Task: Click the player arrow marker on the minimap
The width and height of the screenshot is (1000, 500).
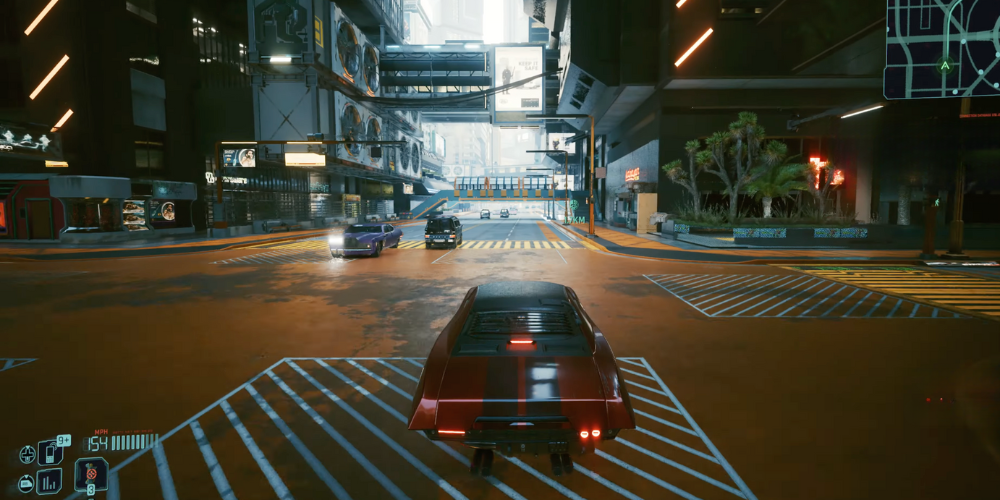Action: [945, 66]
